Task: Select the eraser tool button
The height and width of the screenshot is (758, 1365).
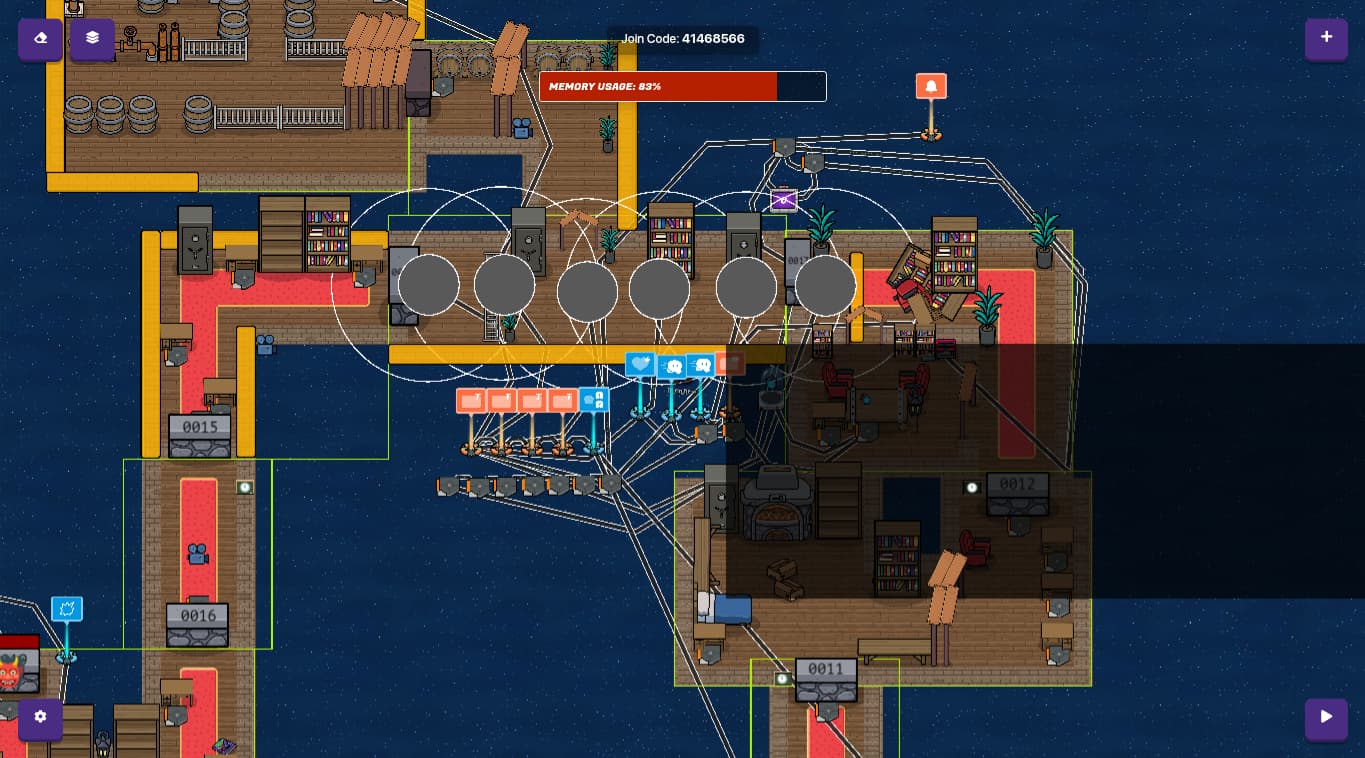Action: click(x=40, y=38)
